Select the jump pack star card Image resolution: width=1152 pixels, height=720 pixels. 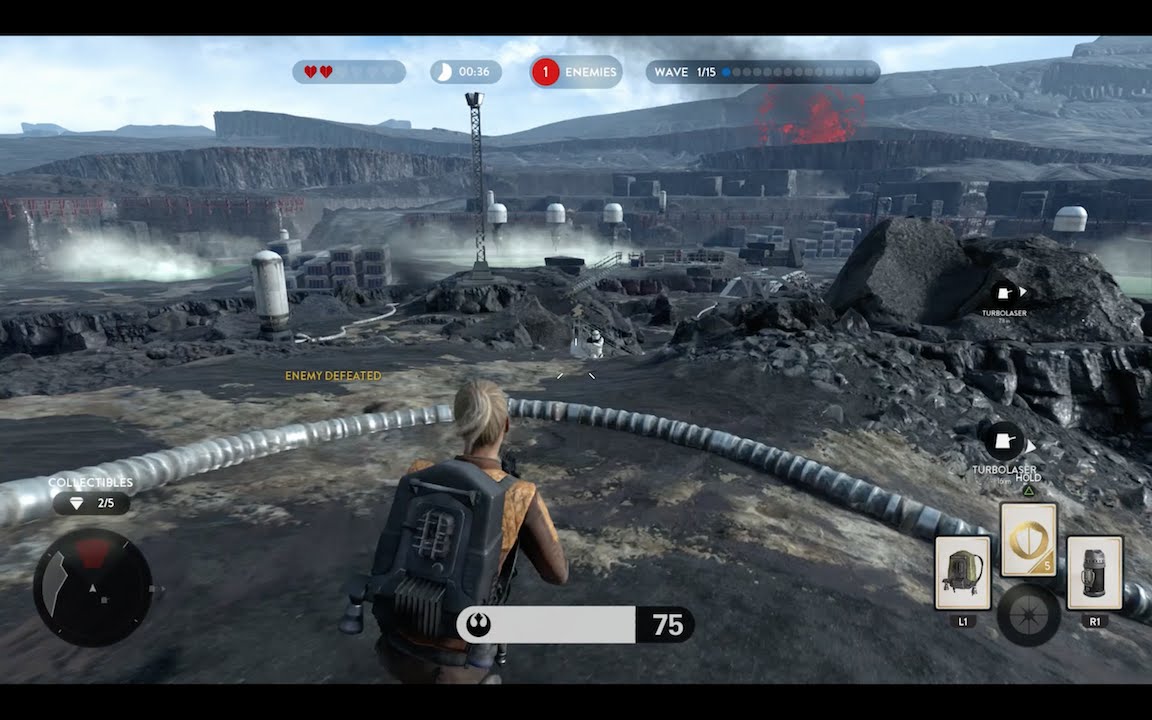click(x=963, y=572)
